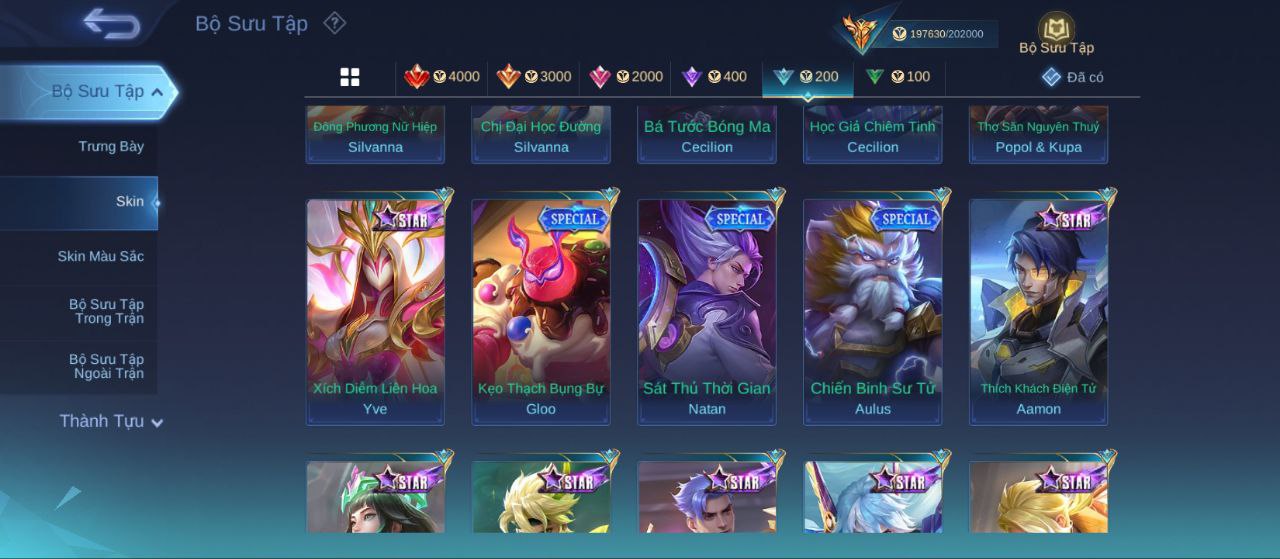Switch to the 3000 point tier
This screenshot has height=559, width=1280.
click(x=534, y=77)
